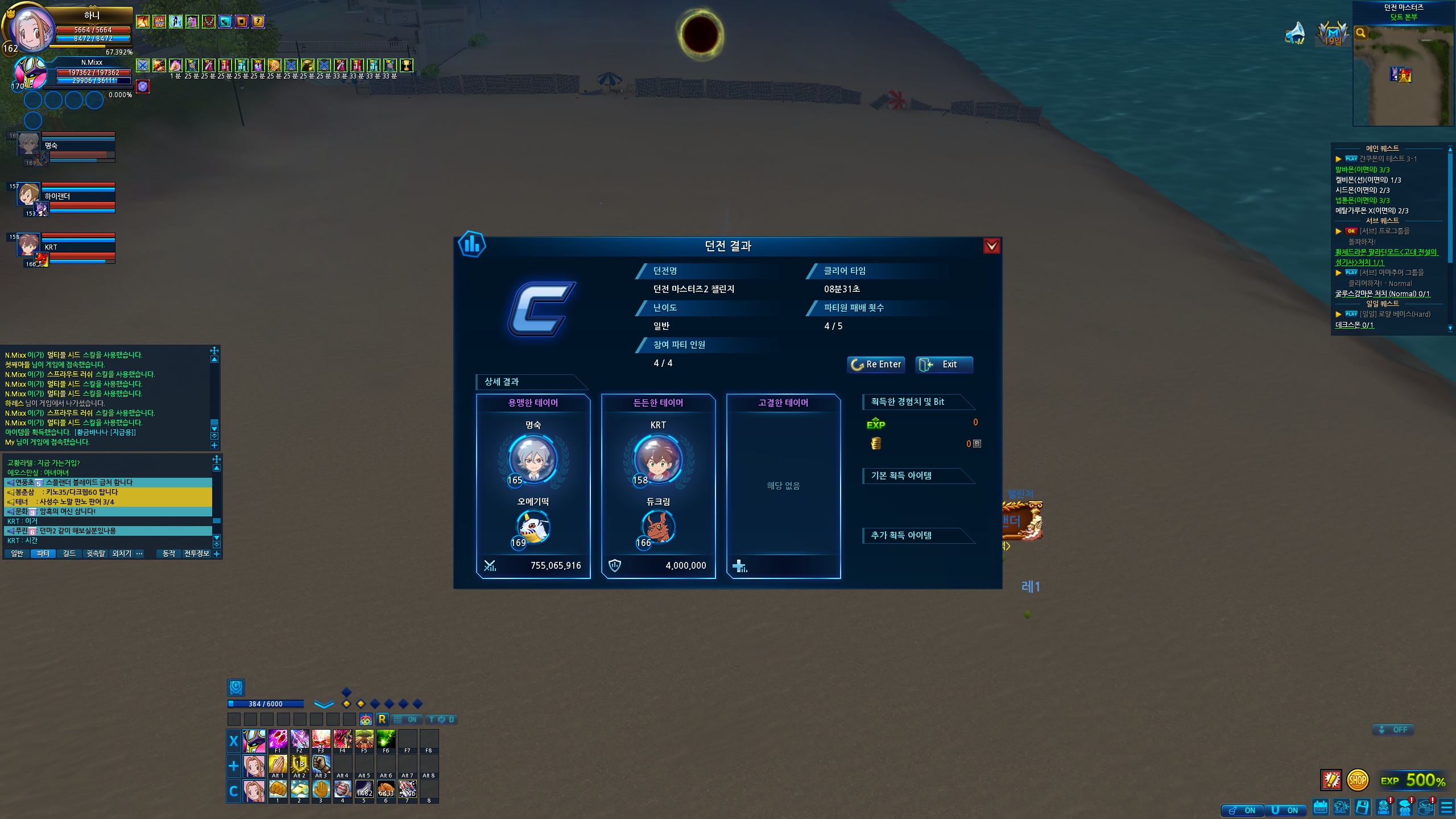Activate the praying hands Alt 1 skill
This screenshot has width=1456, height=819.
tap(278, 765)
